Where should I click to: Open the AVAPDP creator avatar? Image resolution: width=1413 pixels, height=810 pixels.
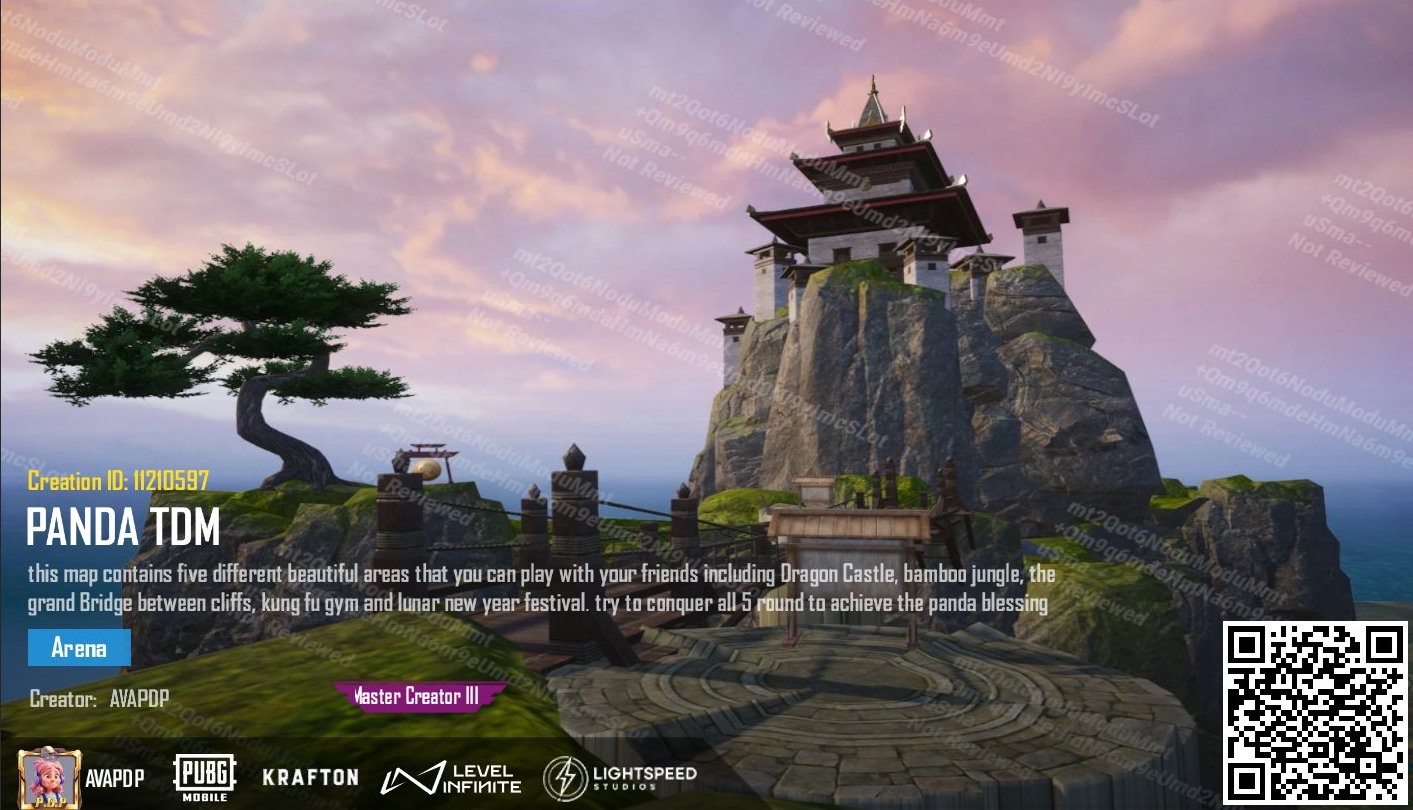tap(49, 777)
